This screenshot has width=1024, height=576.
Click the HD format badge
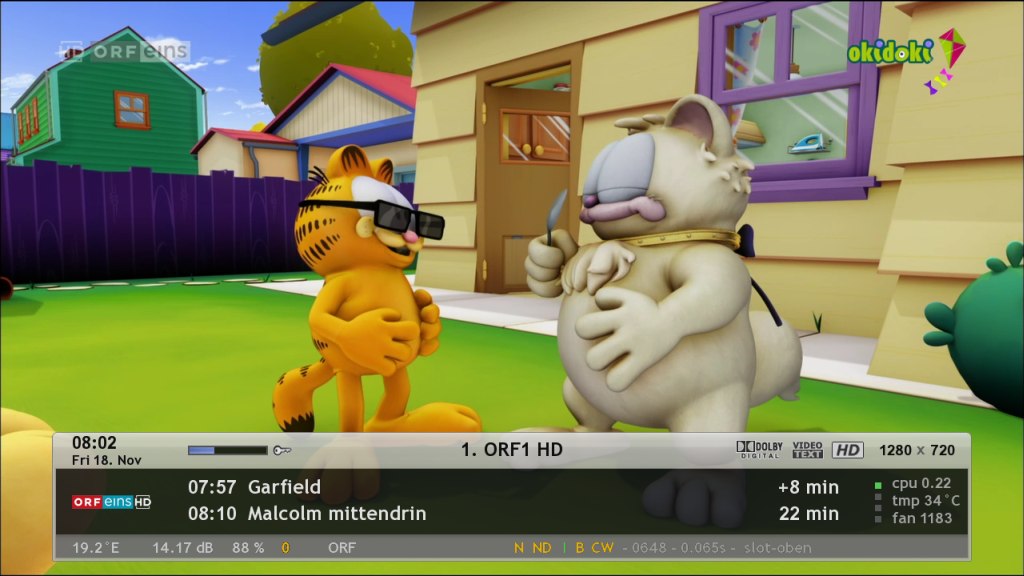click(x=847, y=450)
